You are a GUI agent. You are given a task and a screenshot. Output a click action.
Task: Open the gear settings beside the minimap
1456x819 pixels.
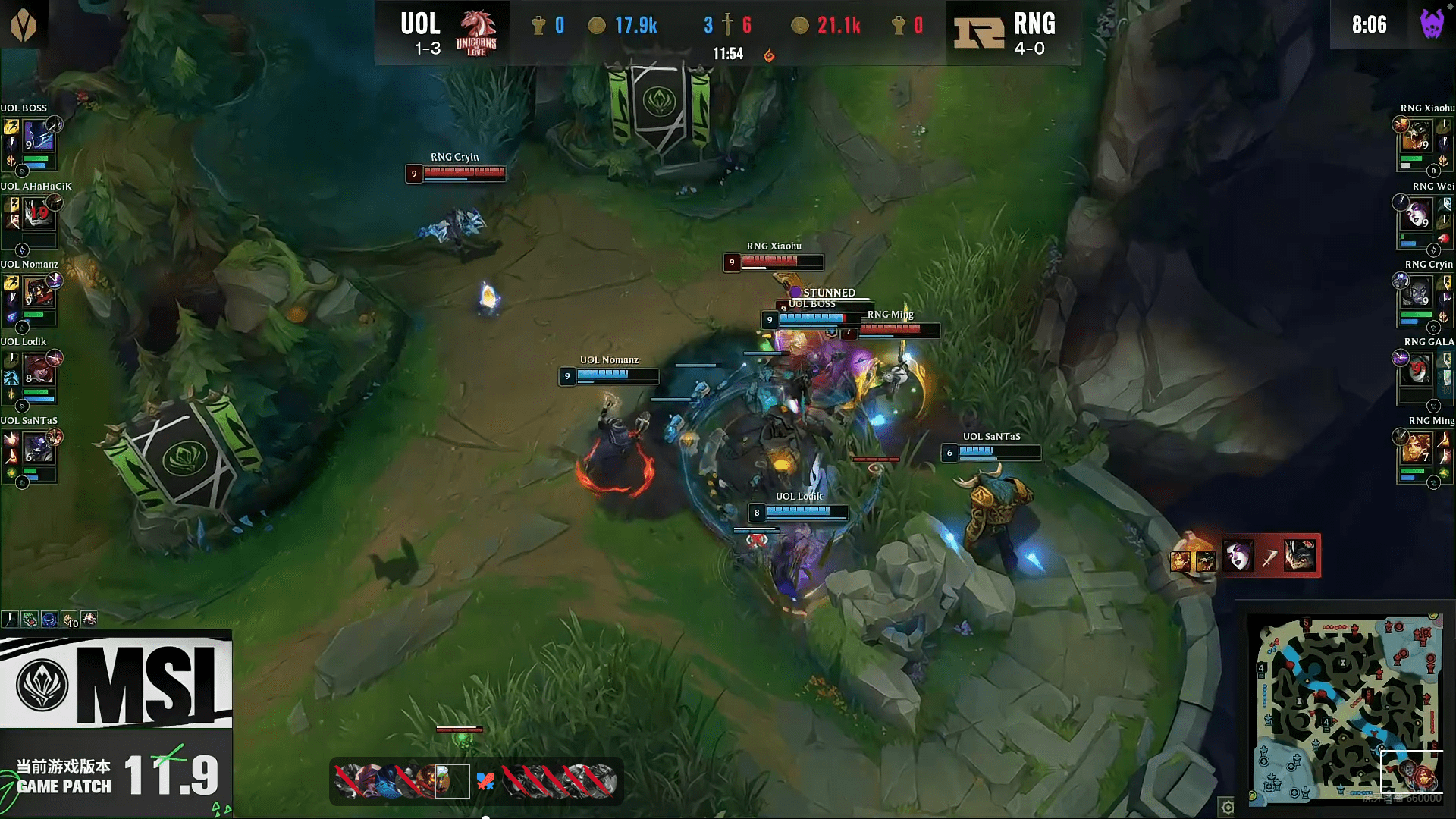click(x=1227, y=807)
